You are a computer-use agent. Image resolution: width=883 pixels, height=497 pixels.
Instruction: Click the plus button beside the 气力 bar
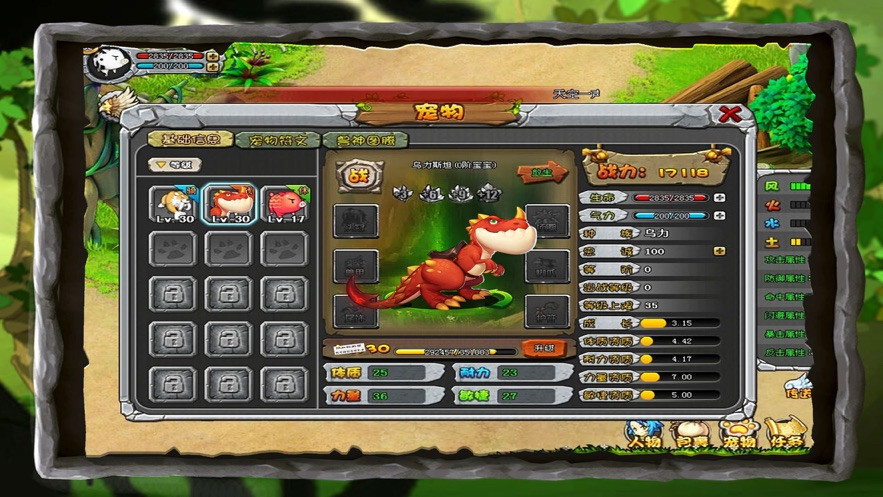[x=719, y=215]
